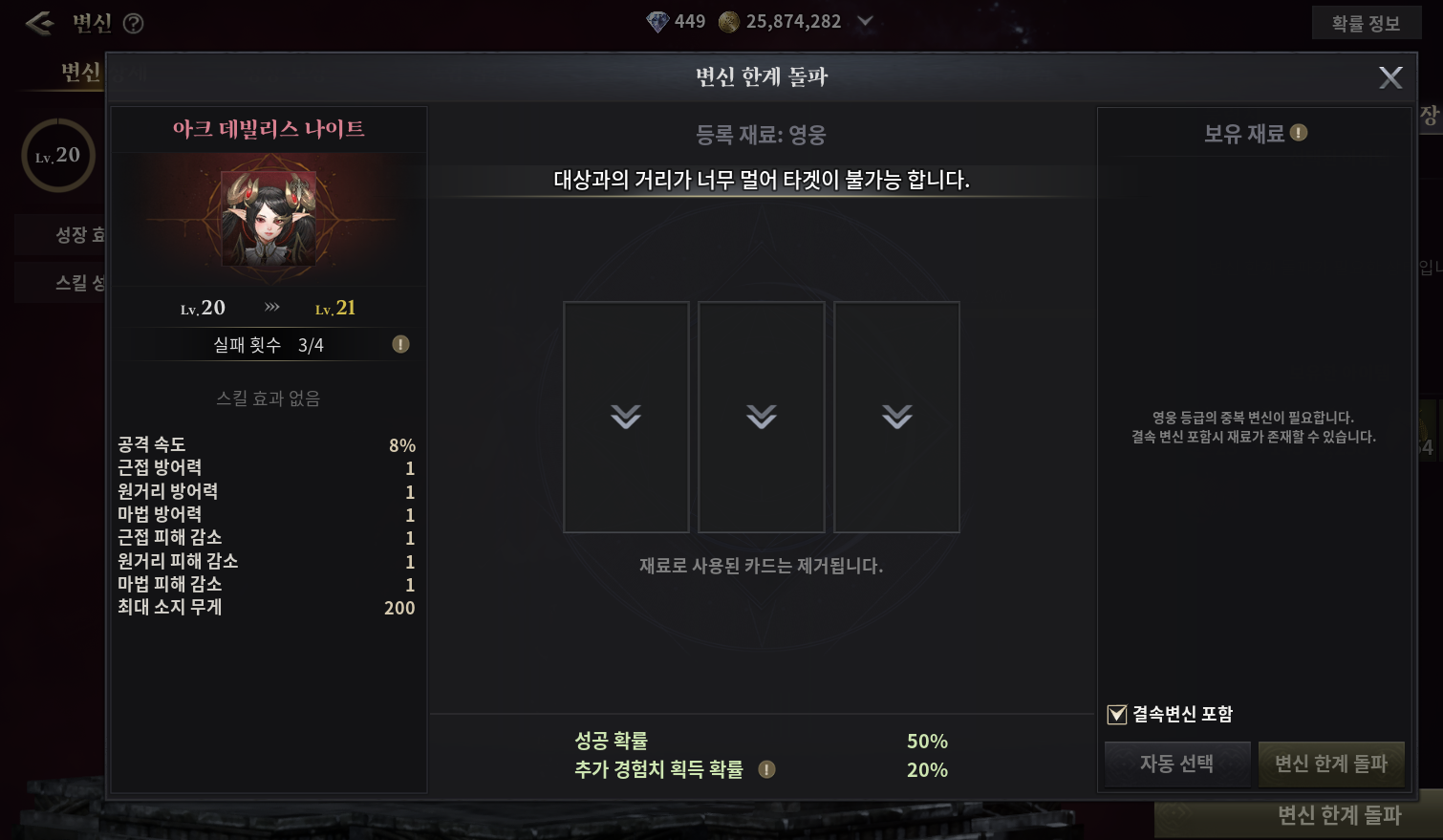Select the 아크 데빌리스 나이트 portrait
Viewport: 1443px width, 840px height.
[x=269, y=219]
